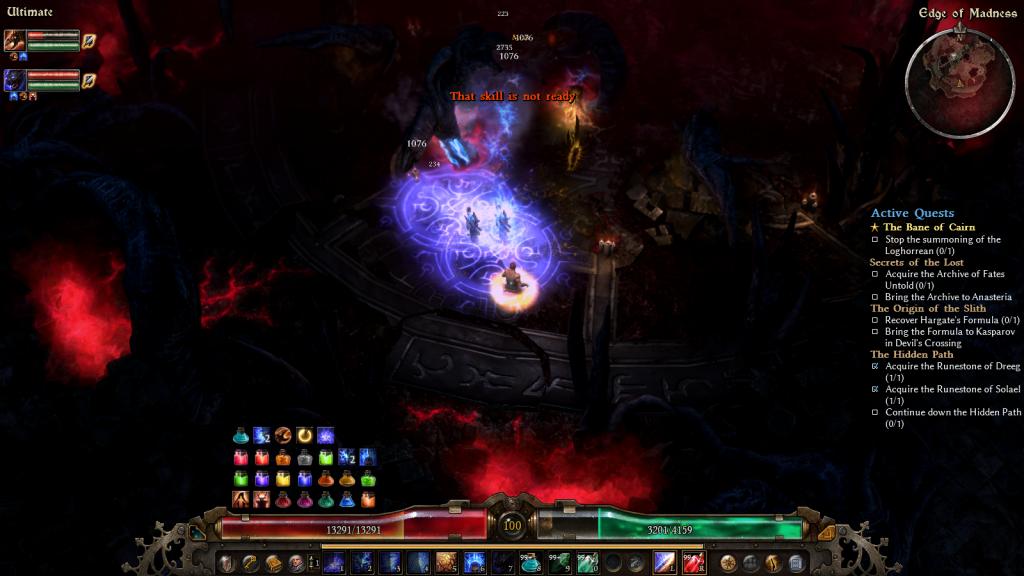Use the green potion in slot 9

pos(558,563)
